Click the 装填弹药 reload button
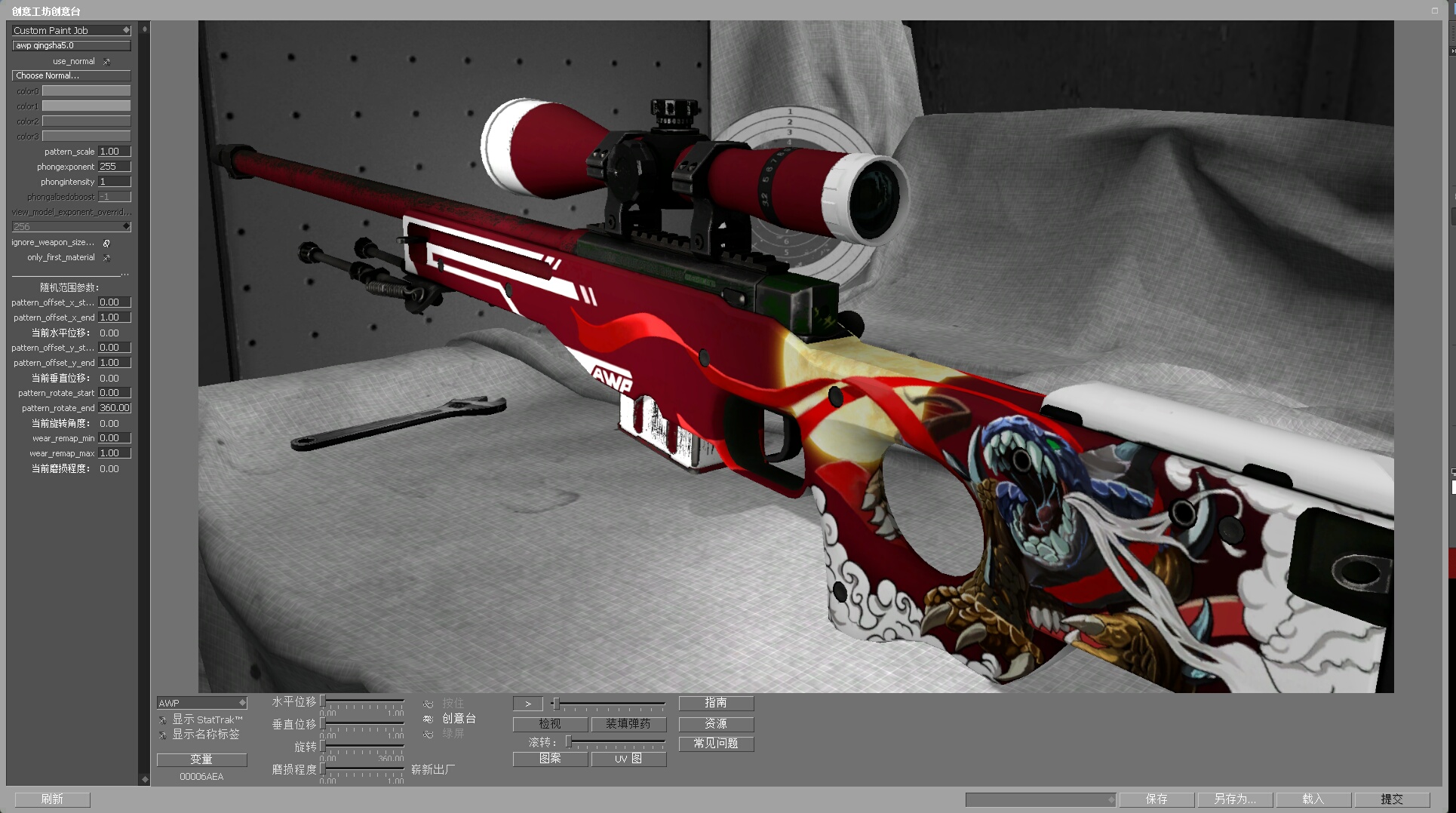Image resolution: width=1456 pixels, height=813 pixels. tap(628, 724)
